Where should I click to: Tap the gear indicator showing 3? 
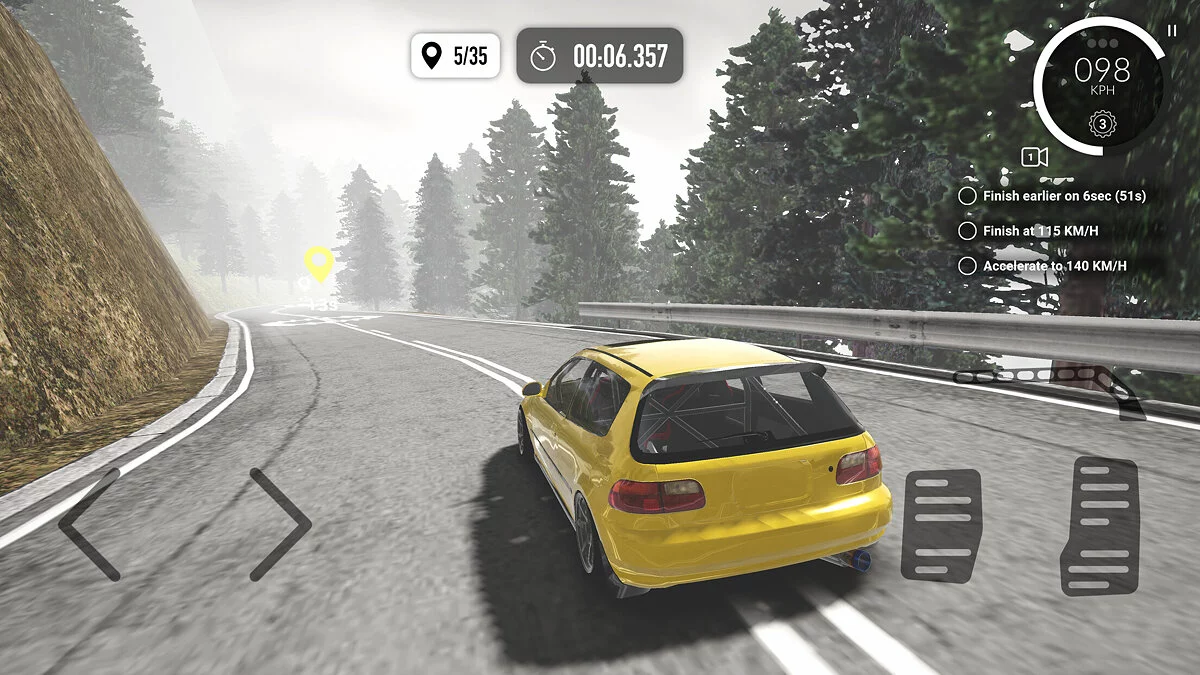click(x=1102, y=125)
